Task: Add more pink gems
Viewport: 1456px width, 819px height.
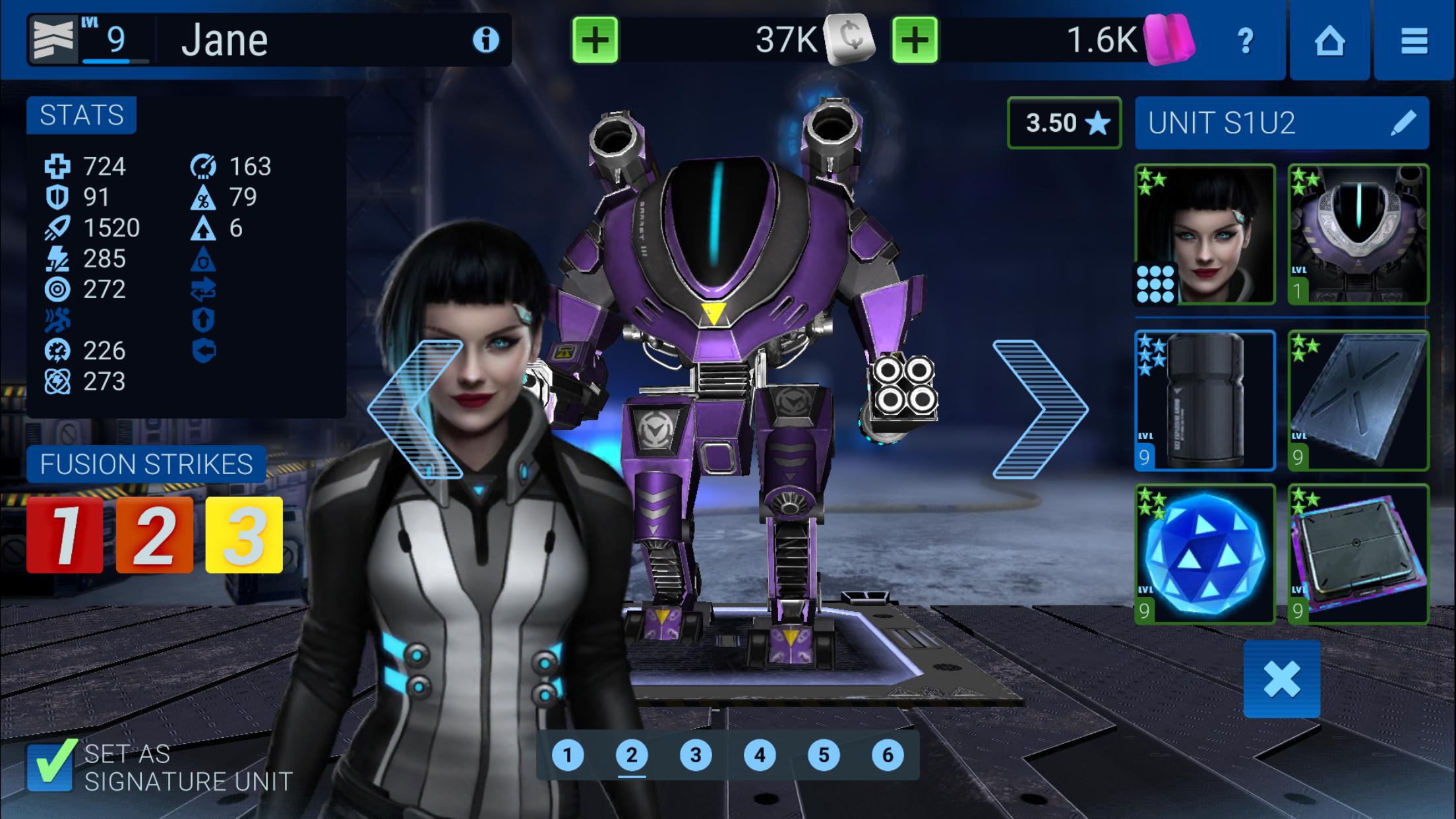Action: coord(915,40)
